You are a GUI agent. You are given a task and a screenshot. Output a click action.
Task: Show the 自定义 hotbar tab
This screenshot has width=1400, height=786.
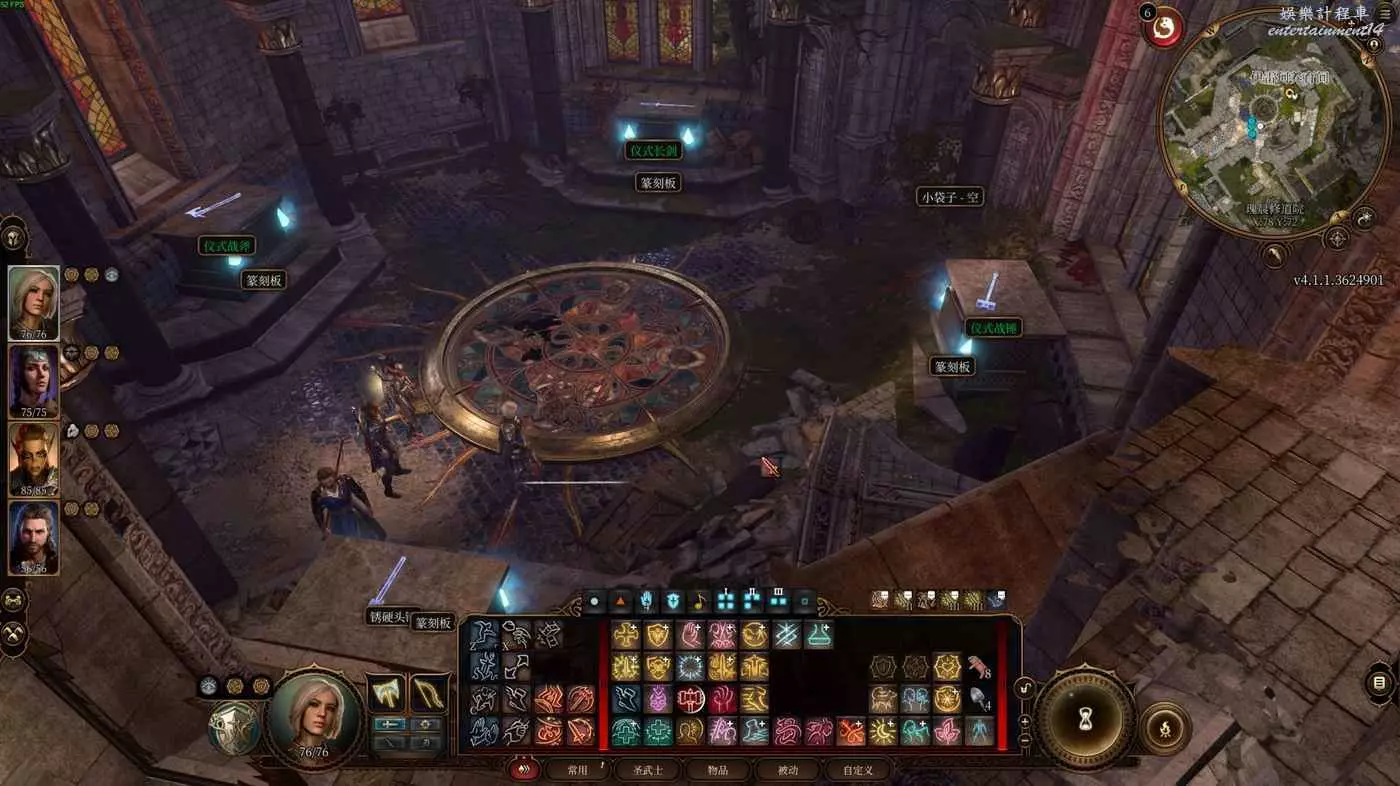coord(857,770)
